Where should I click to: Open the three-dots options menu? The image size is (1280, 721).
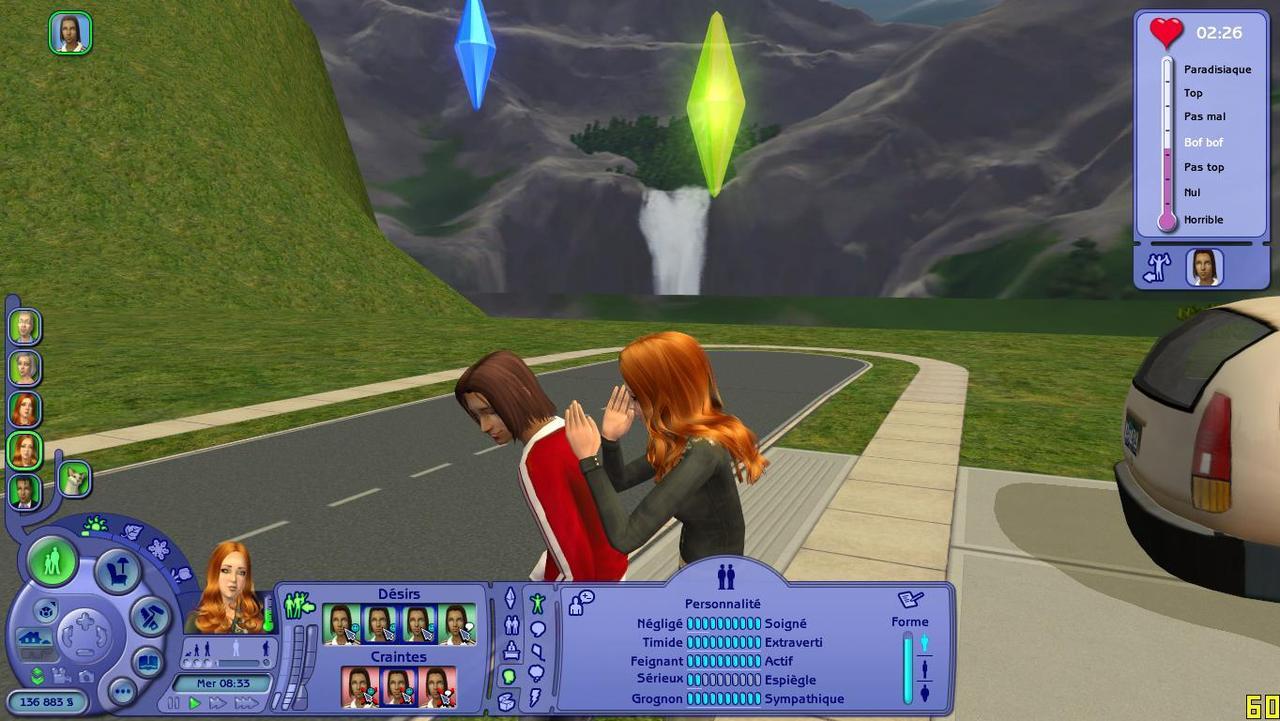(x=122, y=691)
